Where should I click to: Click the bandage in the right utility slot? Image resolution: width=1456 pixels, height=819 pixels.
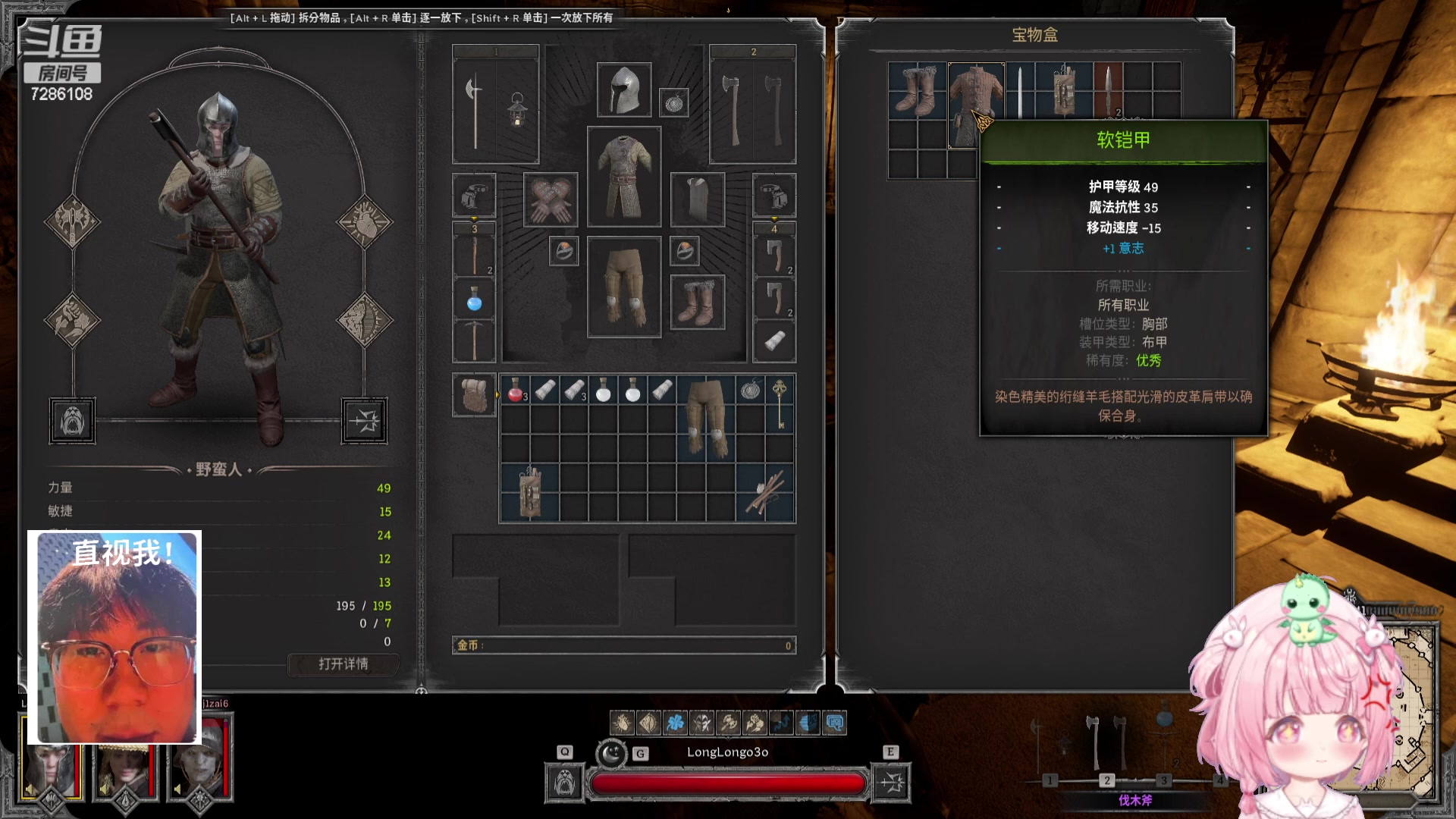[774, 341]
